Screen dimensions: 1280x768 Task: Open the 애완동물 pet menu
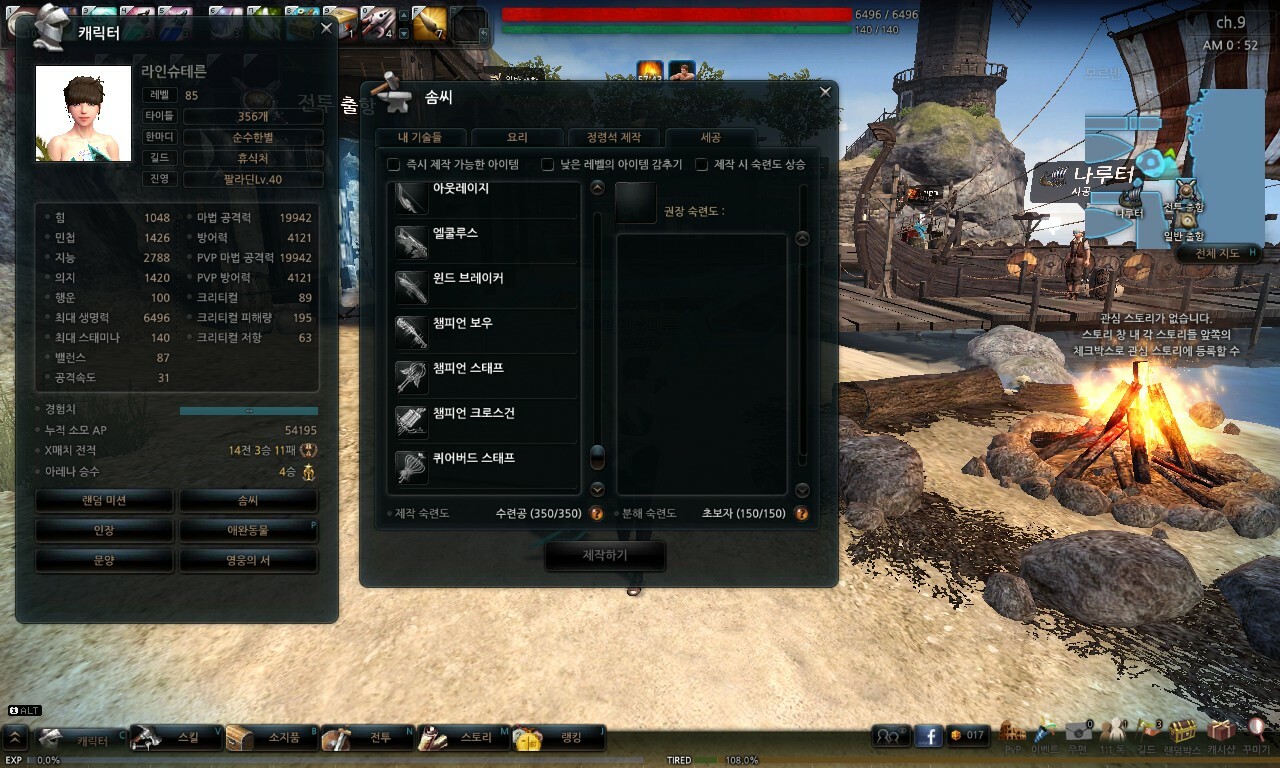248,530
